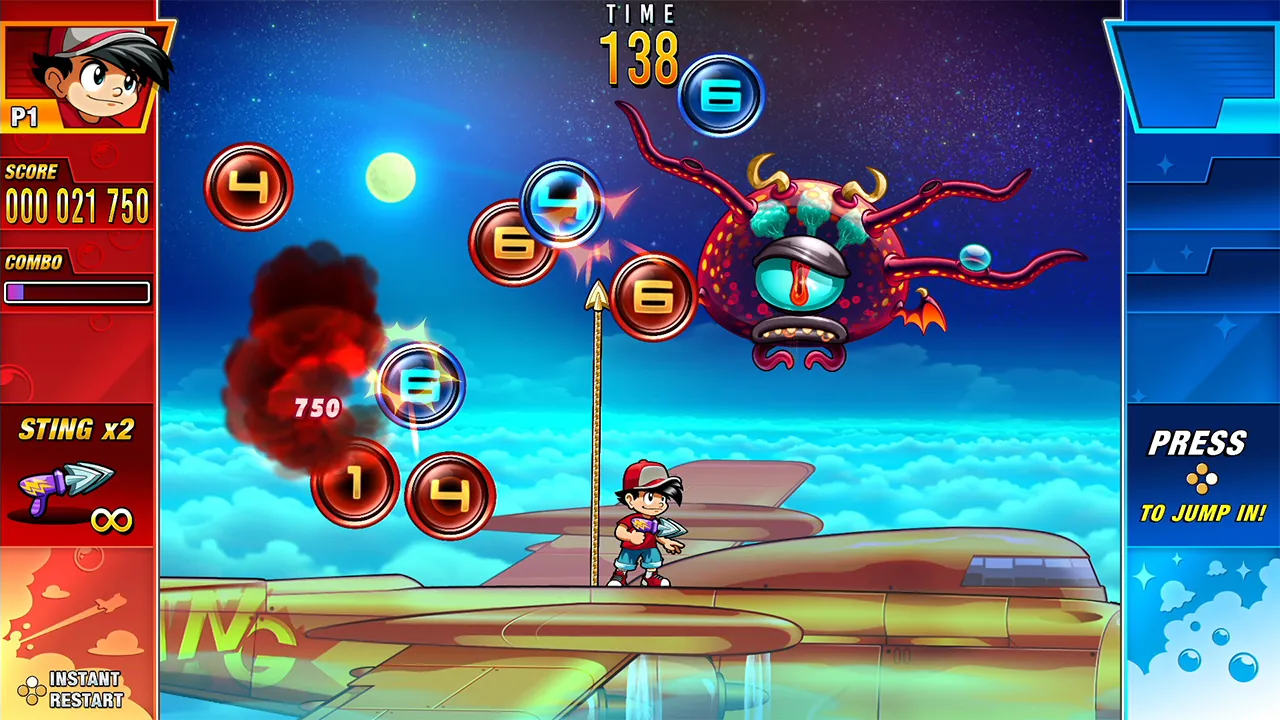Screen dimensions: 1280x720
Task: Click the blue bubble numbered 6 at top
Action: coord(721,92)
